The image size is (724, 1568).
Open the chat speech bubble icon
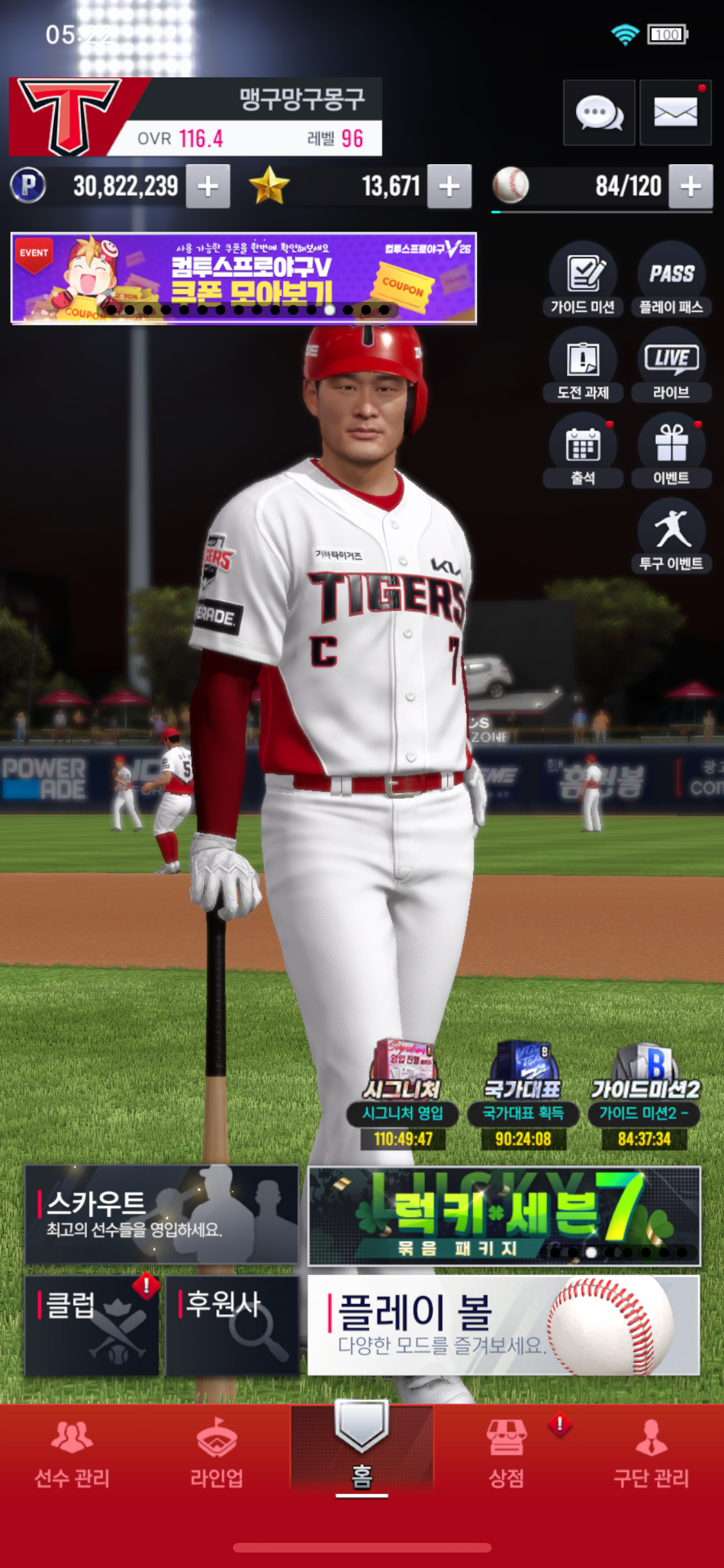pyautogui.click(x=599, y=113)
